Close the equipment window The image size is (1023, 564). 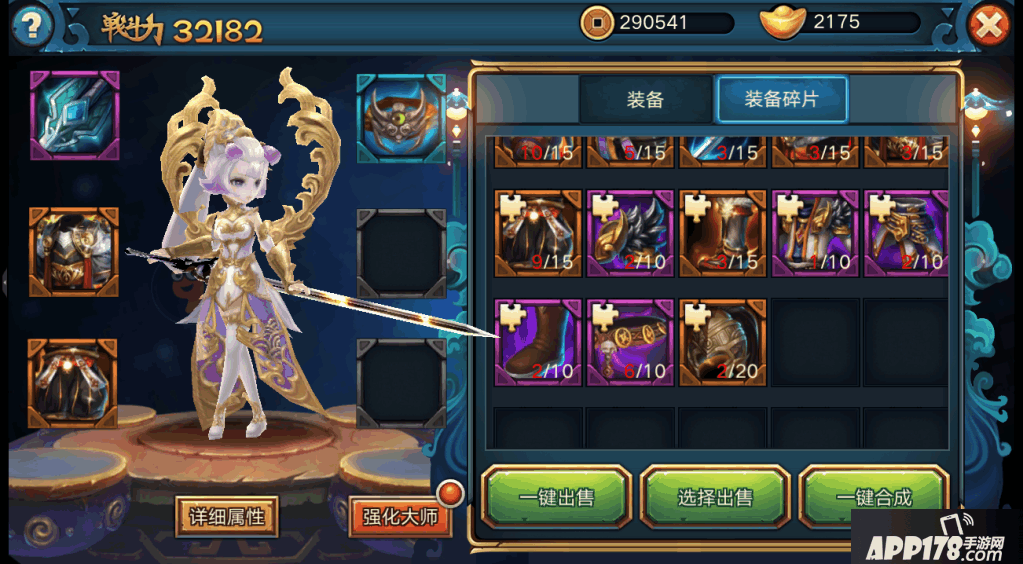[989, 26]
